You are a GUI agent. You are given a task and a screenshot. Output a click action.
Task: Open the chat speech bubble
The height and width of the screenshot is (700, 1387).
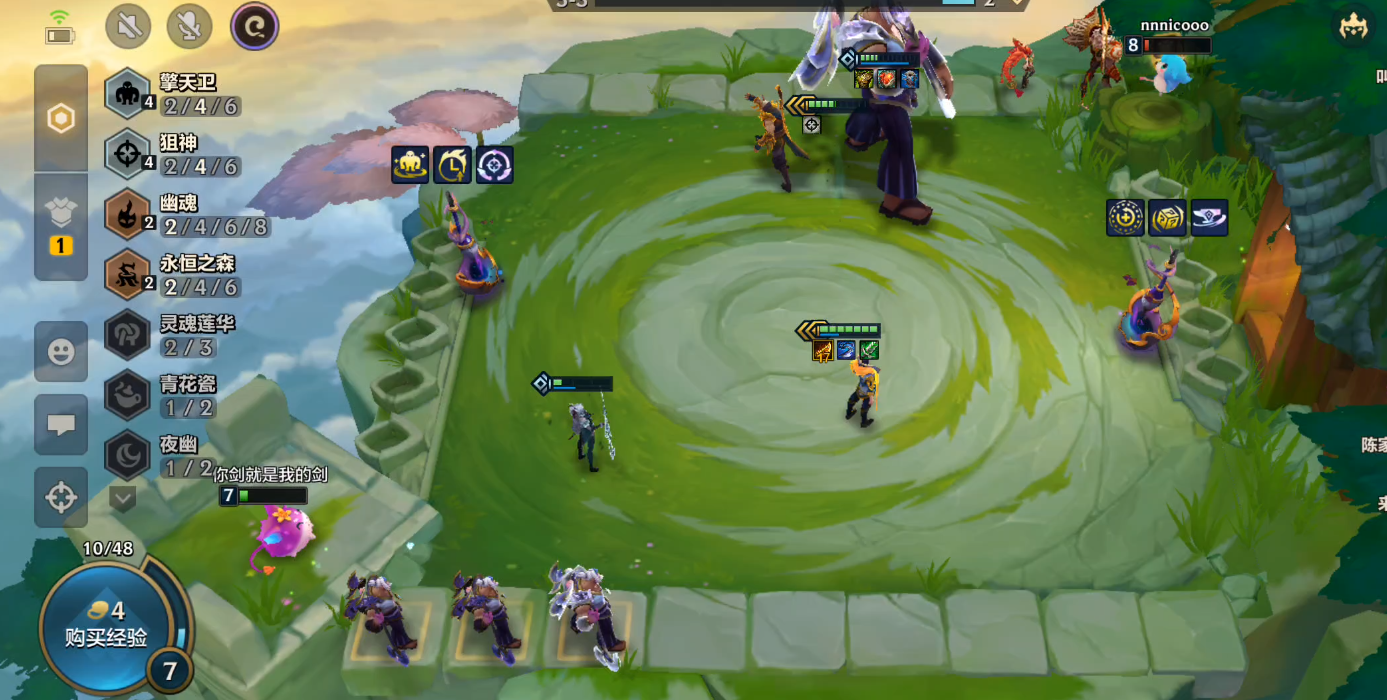pyautogui.click(x=61, y=424)
